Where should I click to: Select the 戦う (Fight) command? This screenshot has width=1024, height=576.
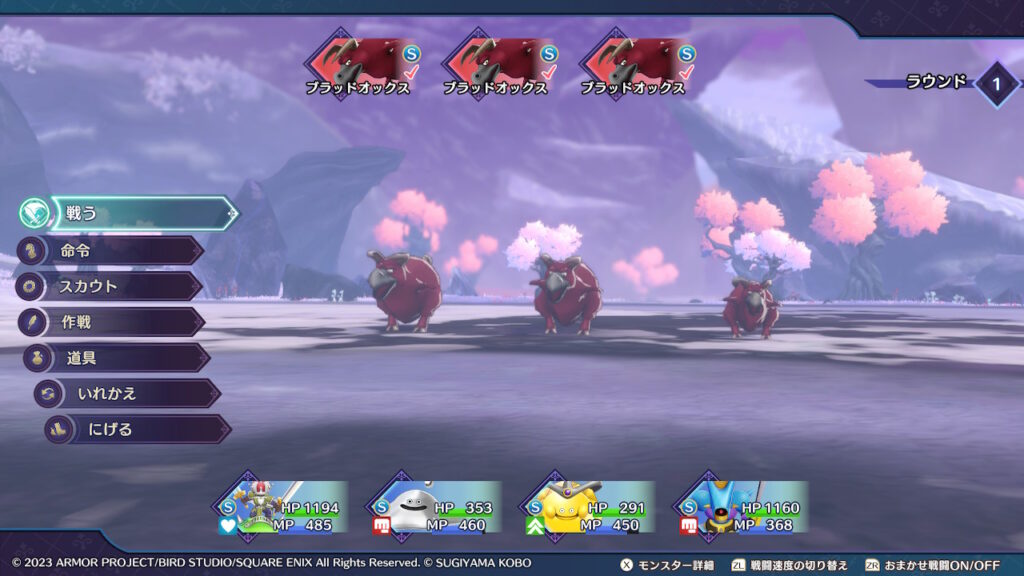[x=140, y=213]
